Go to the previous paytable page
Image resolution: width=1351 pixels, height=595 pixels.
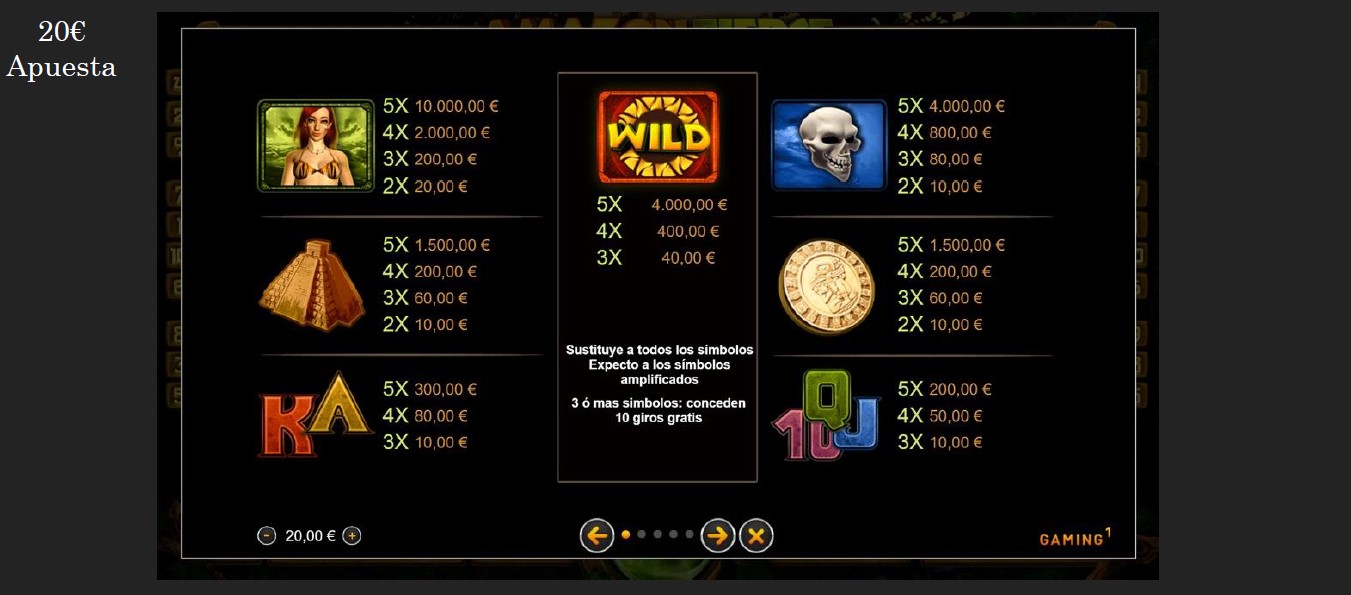pos(597,536)
